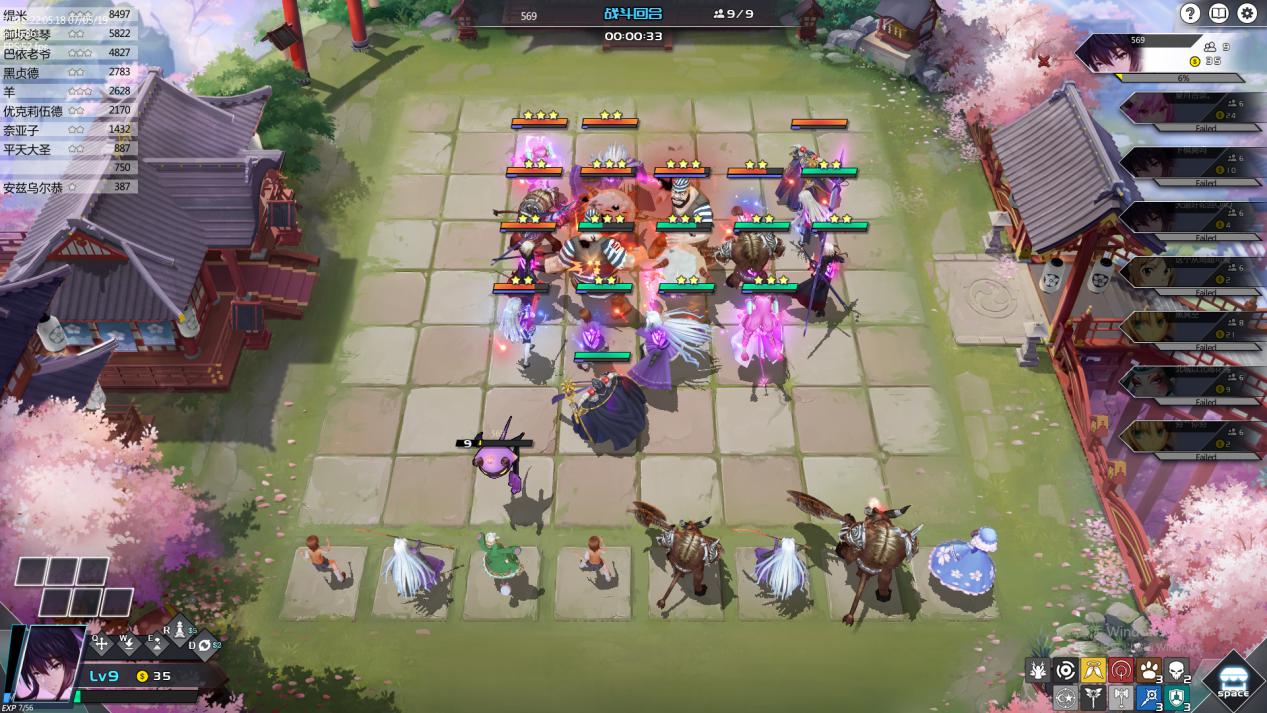Activate the move unit crossed-arrows ability

click(101, 643)
